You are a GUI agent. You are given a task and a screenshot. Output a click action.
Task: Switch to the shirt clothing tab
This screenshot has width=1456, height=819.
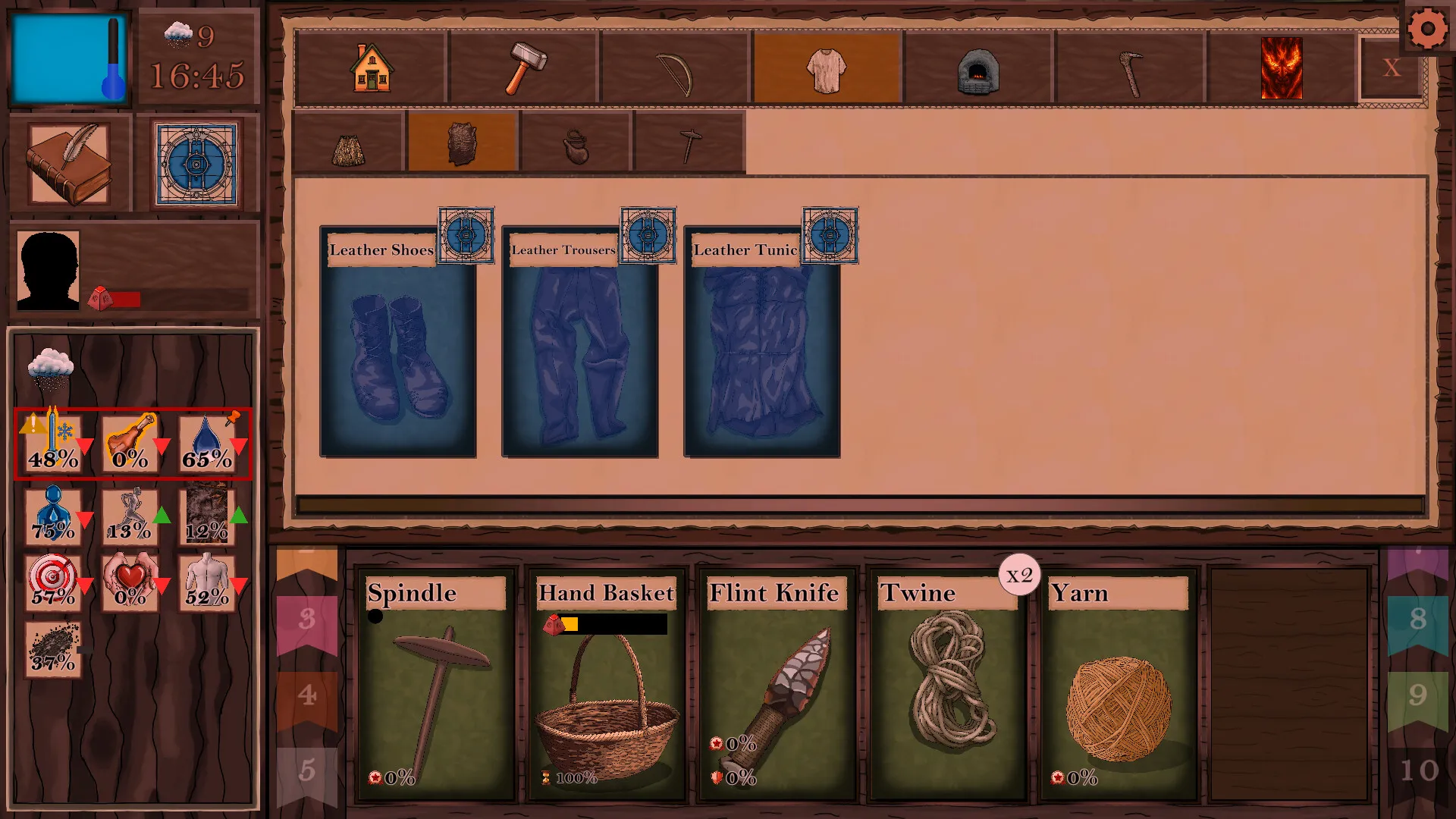825,67
